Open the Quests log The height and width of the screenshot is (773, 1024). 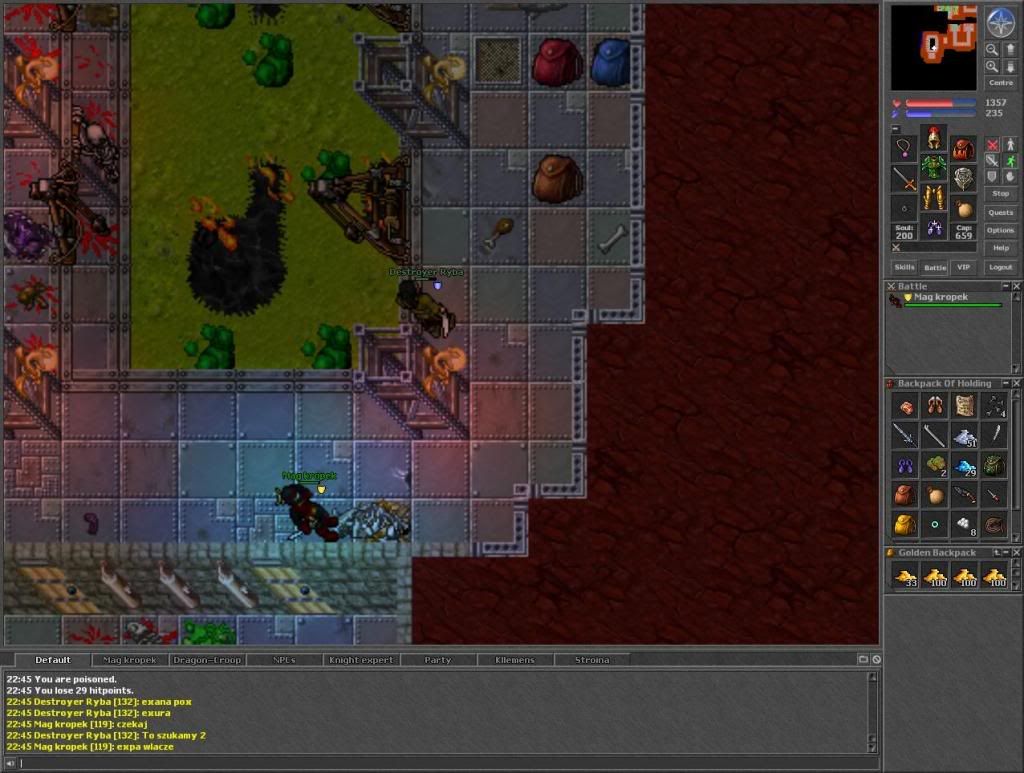coord(1000,212)
